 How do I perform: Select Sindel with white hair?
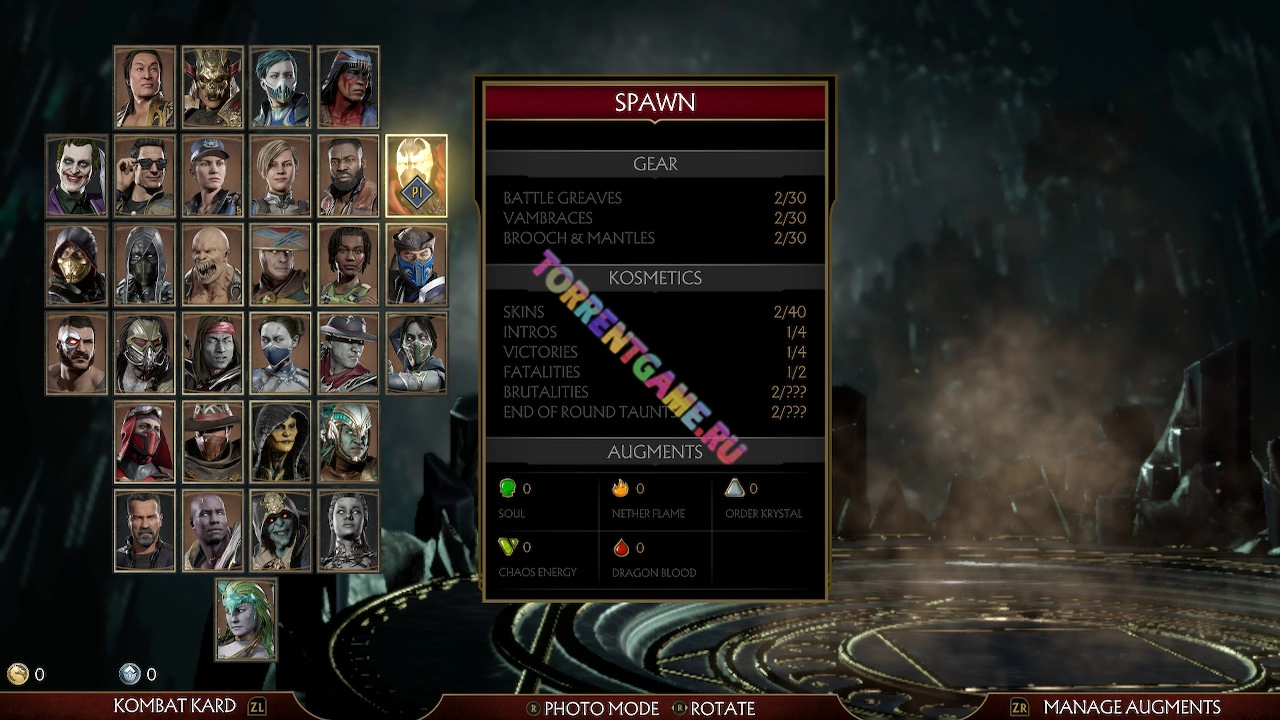[348, 530]
